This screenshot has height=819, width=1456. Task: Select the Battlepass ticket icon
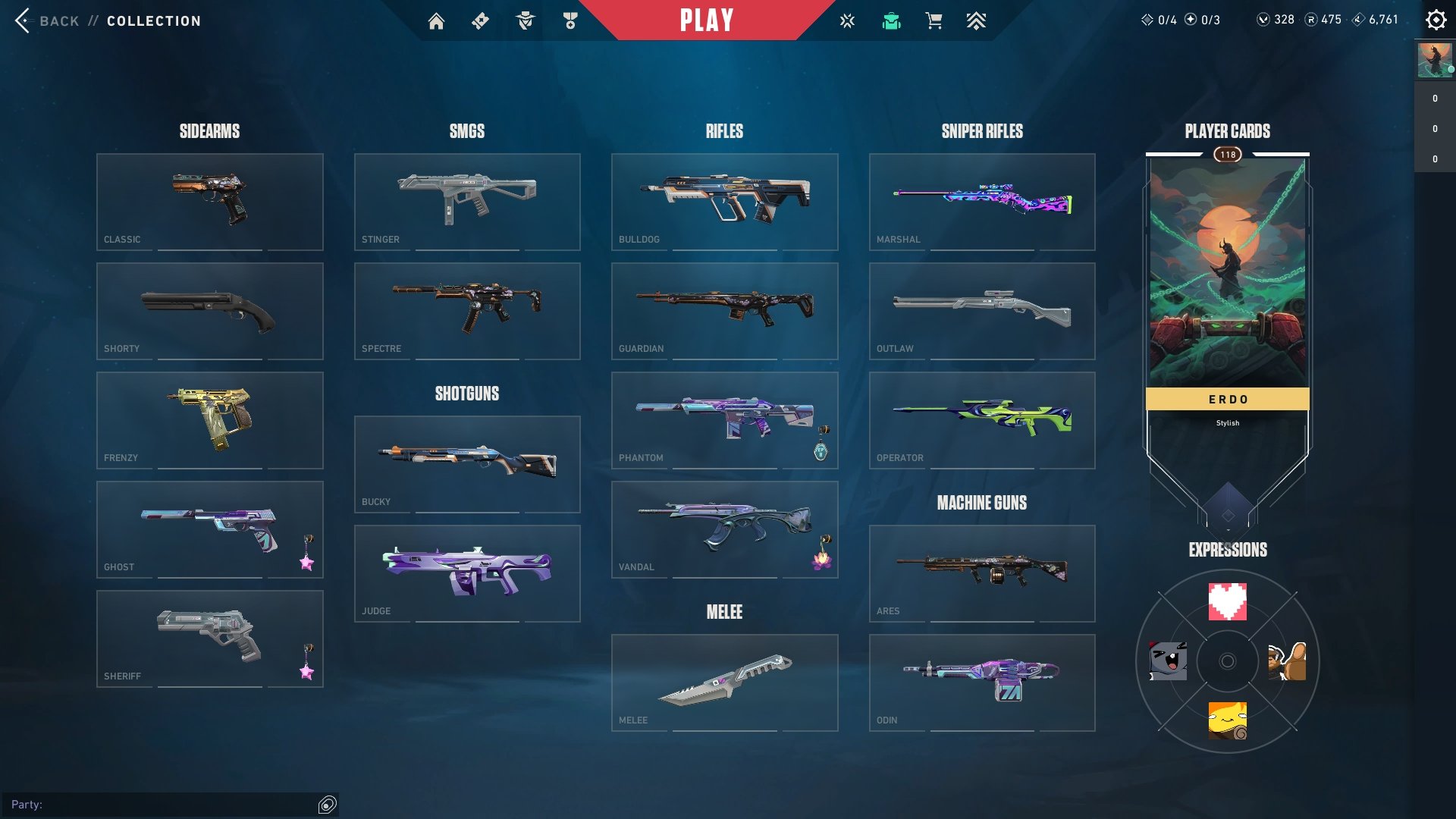[x=481, y=20]
